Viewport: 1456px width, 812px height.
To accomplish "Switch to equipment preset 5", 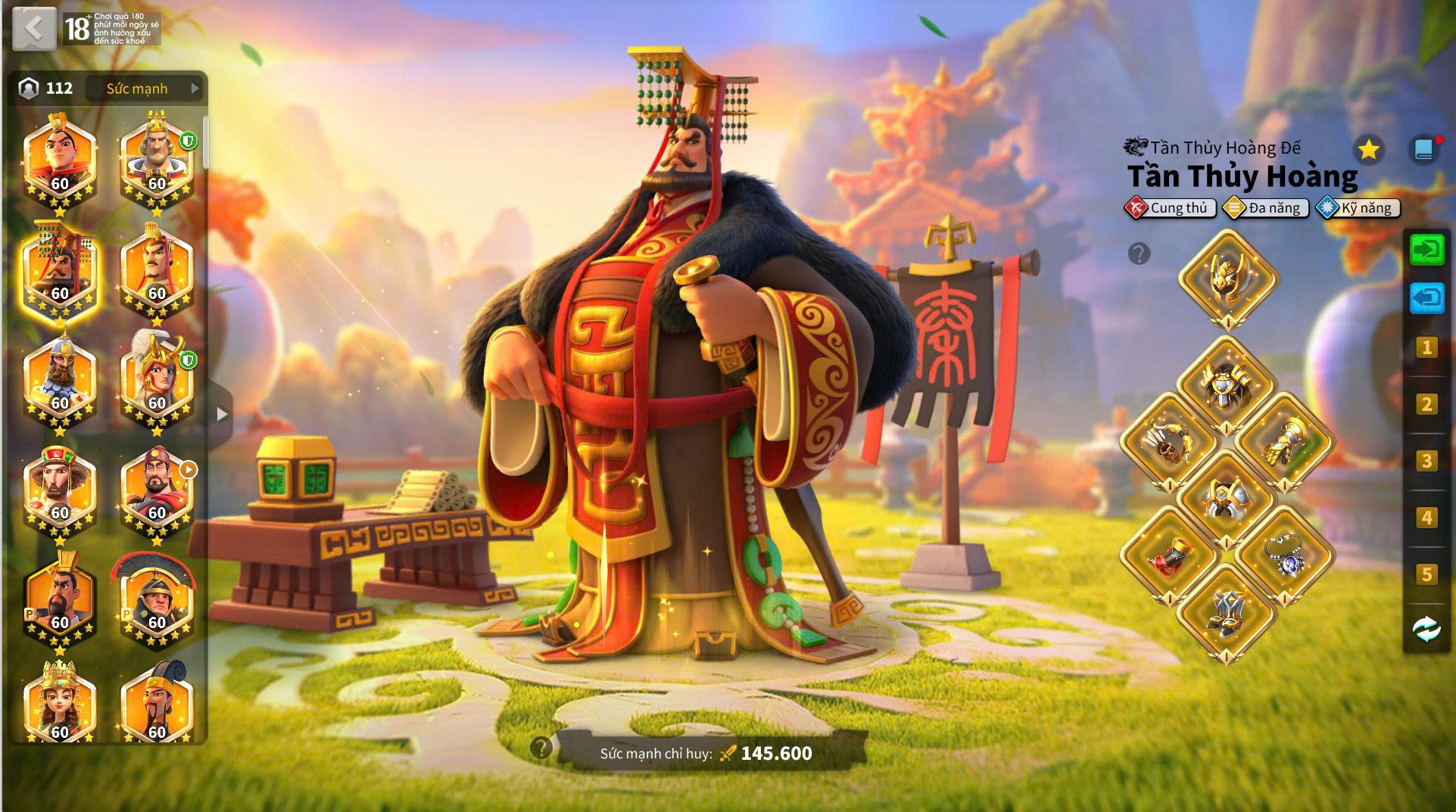I will point(1426,574).
